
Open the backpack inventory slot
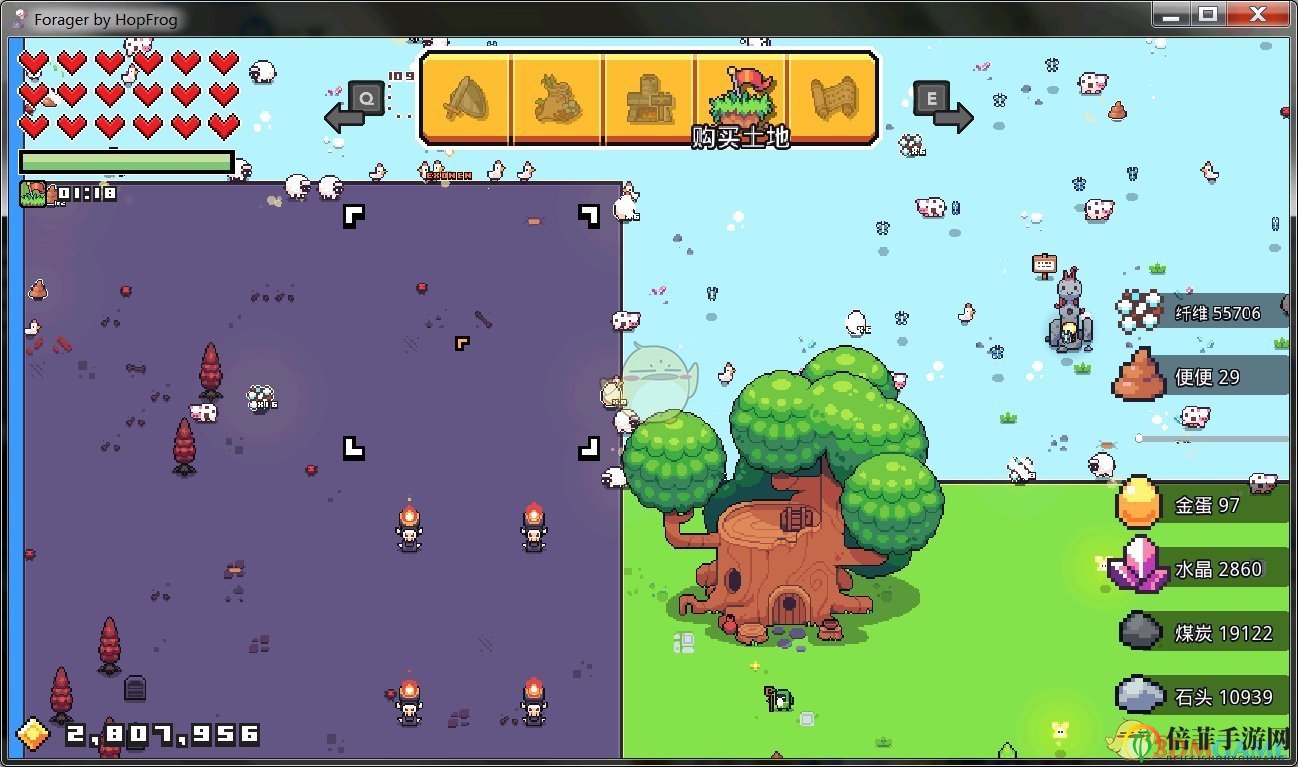click(x=558, y=96)
